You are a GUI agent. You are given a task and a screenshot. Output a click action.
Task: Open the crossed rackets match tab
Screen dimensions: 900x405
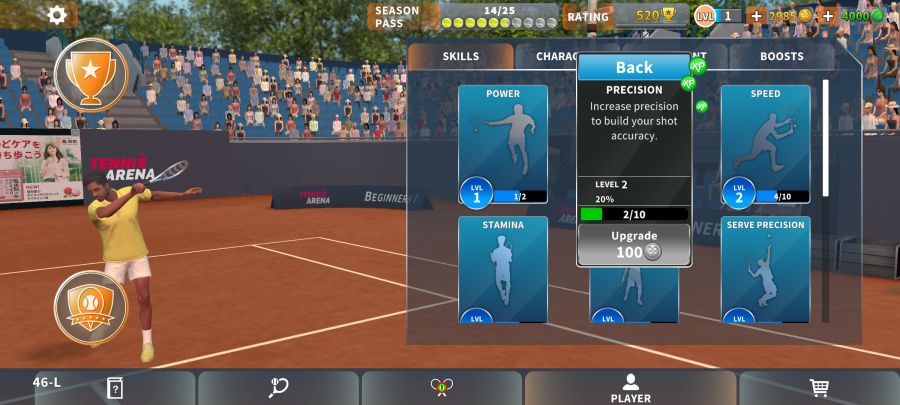point(441,388)
